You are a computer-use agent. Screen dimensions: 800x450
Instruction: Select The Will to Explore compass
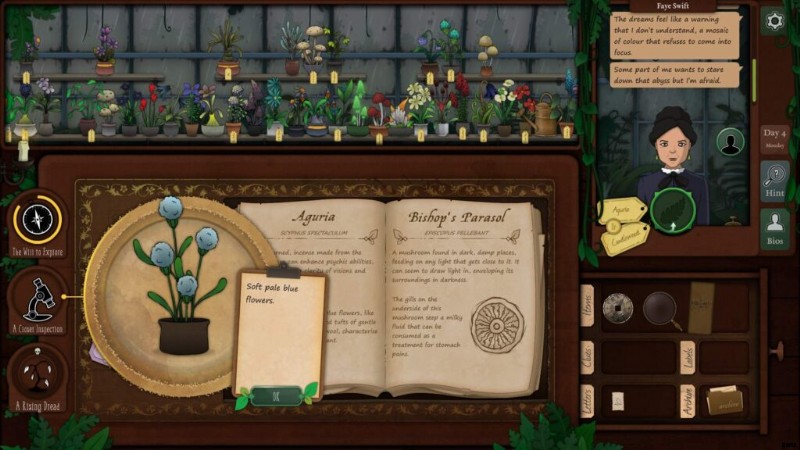38,220
